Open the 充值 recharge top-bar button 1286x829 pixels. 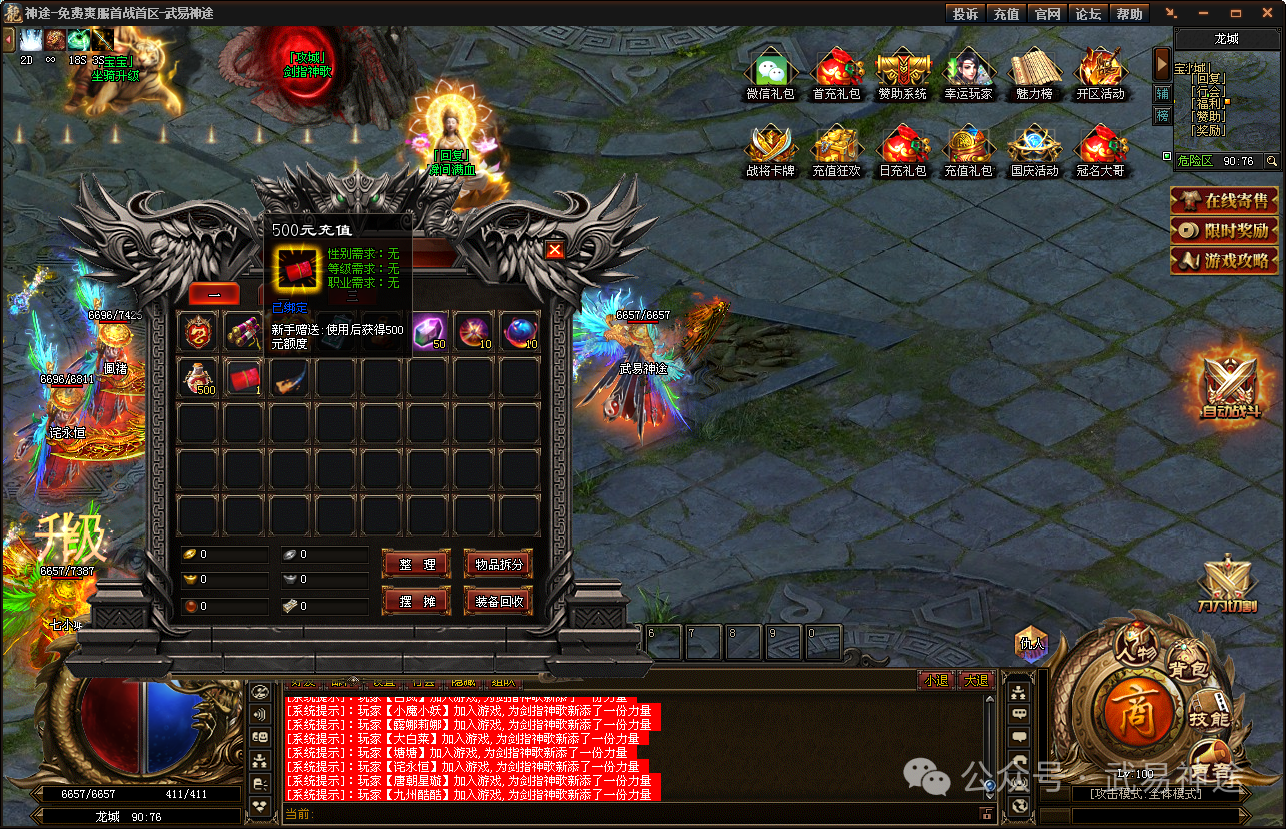coord(1006,14)
